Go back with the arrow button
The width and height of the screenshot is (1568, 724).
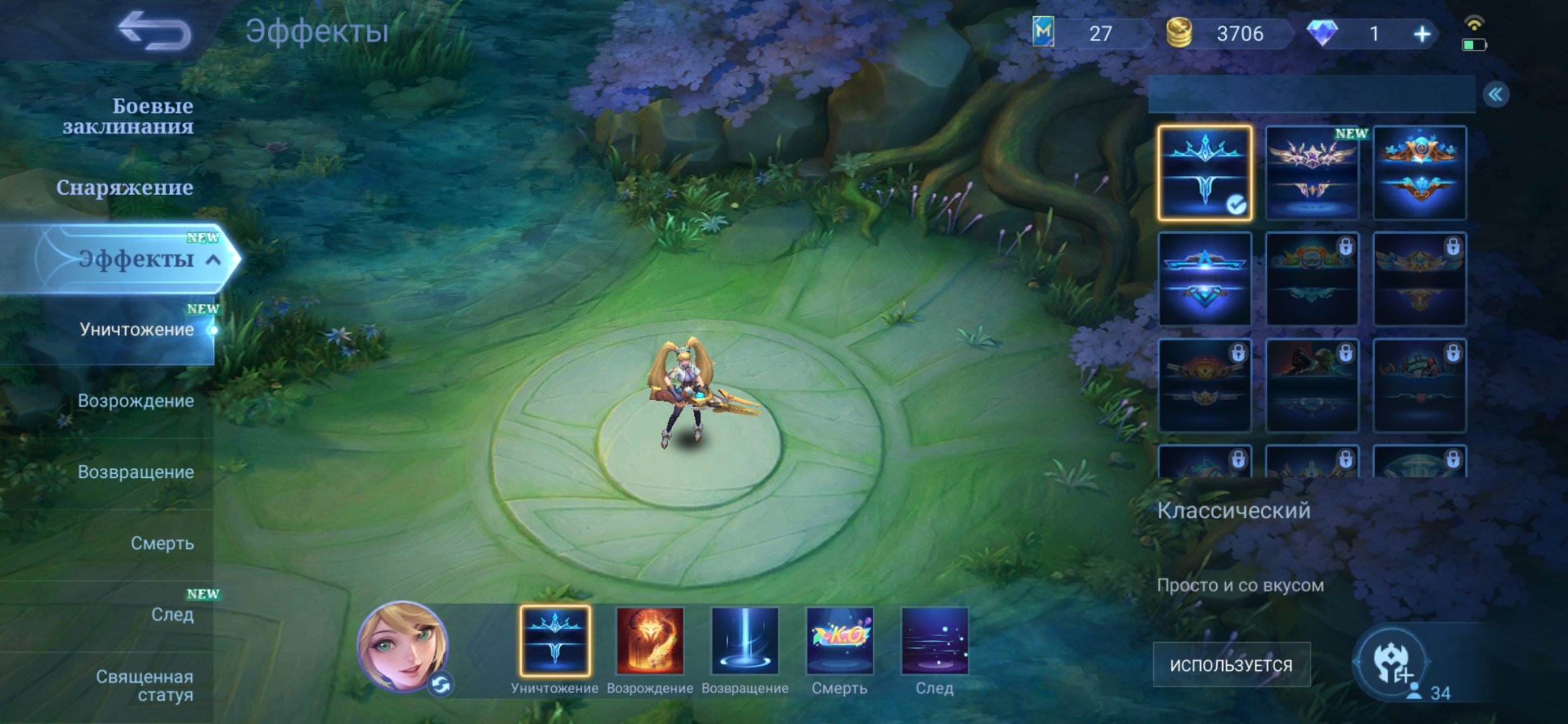154,32
